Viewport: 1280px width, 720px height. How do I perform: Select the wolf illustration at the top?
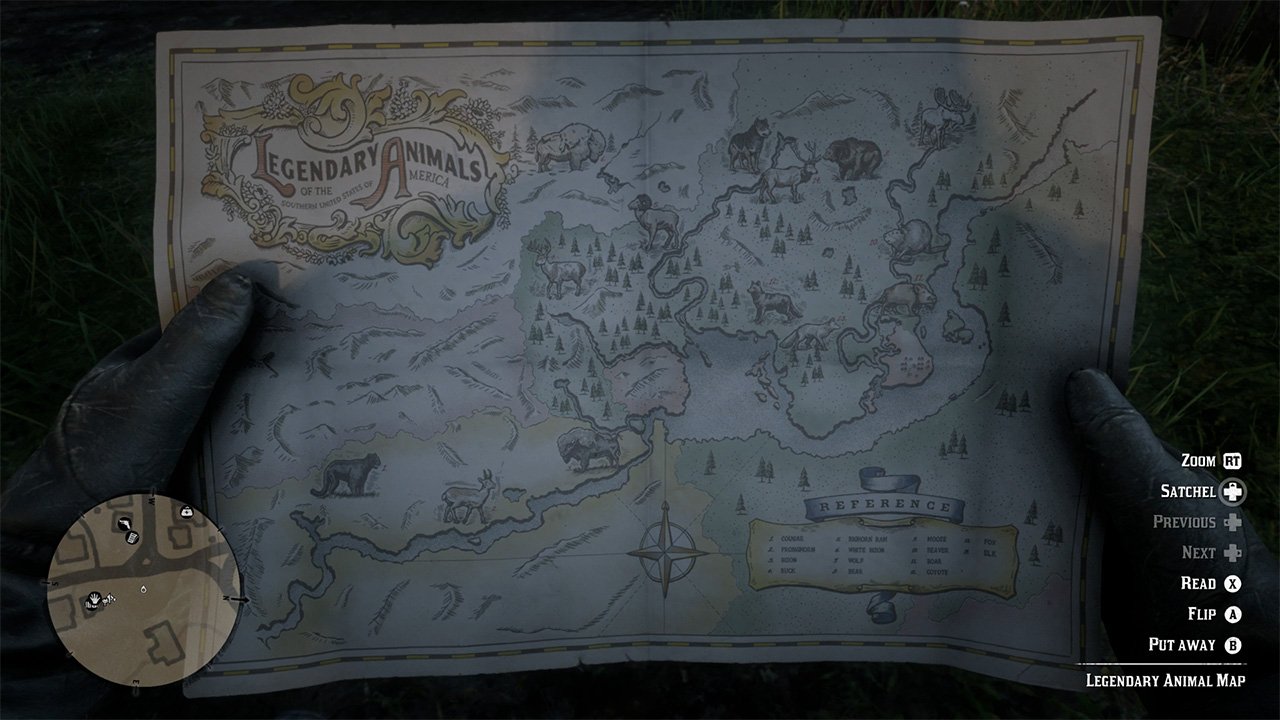[752, 141]
